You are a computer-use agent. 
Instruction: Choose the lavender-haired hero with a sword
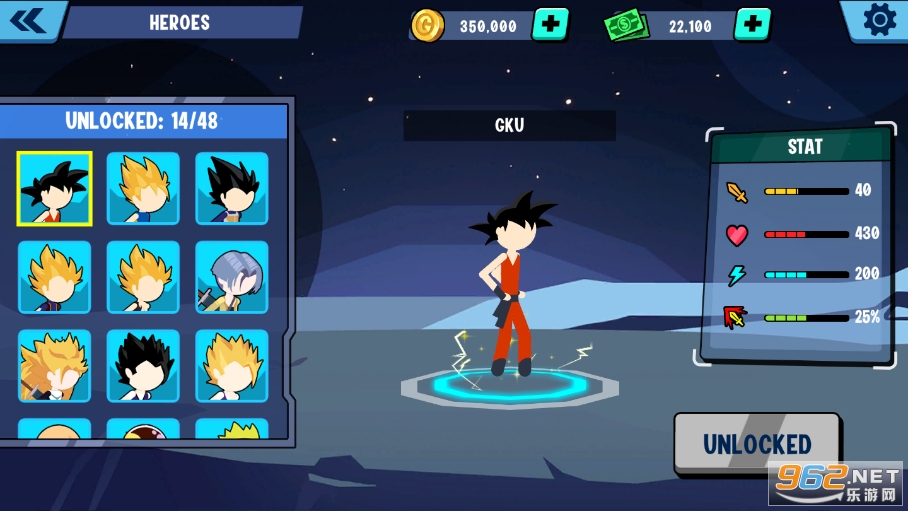[x=231, y=277]
